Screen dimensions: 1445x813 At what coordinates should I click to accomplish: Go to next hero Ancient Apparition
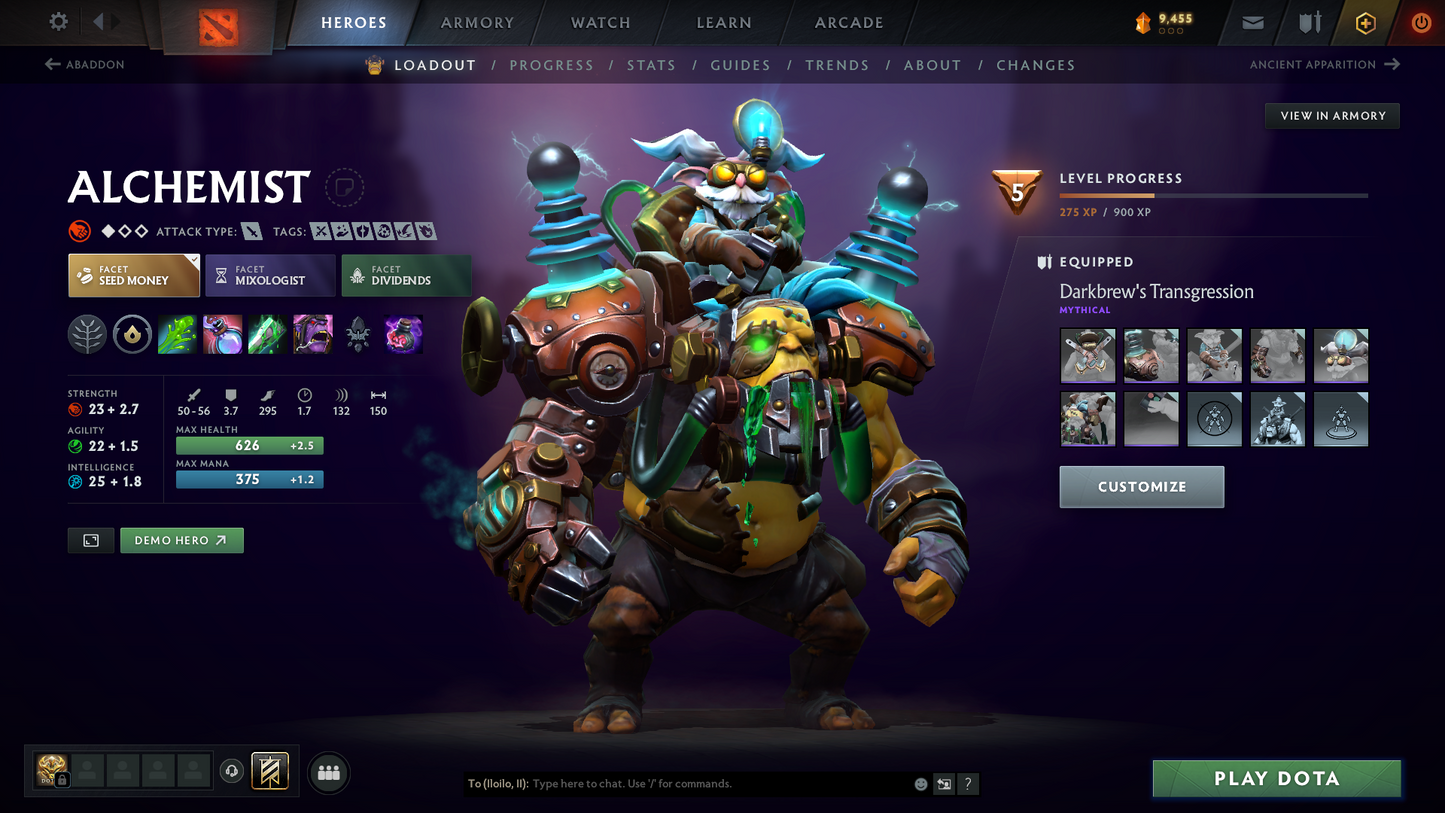[1323, 65]
